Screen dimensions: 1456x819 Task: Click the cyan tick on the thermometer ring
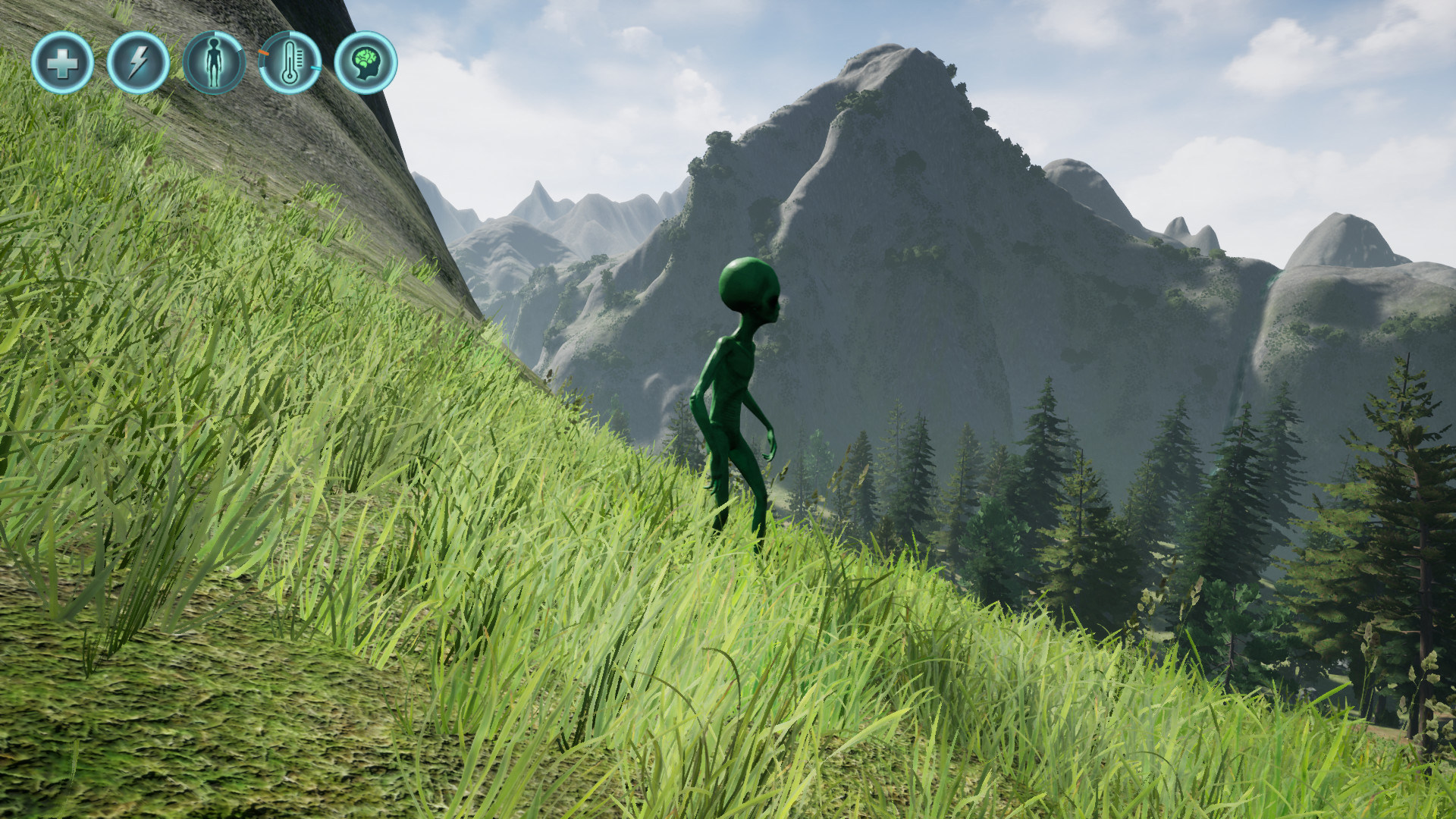coord(315,69)
